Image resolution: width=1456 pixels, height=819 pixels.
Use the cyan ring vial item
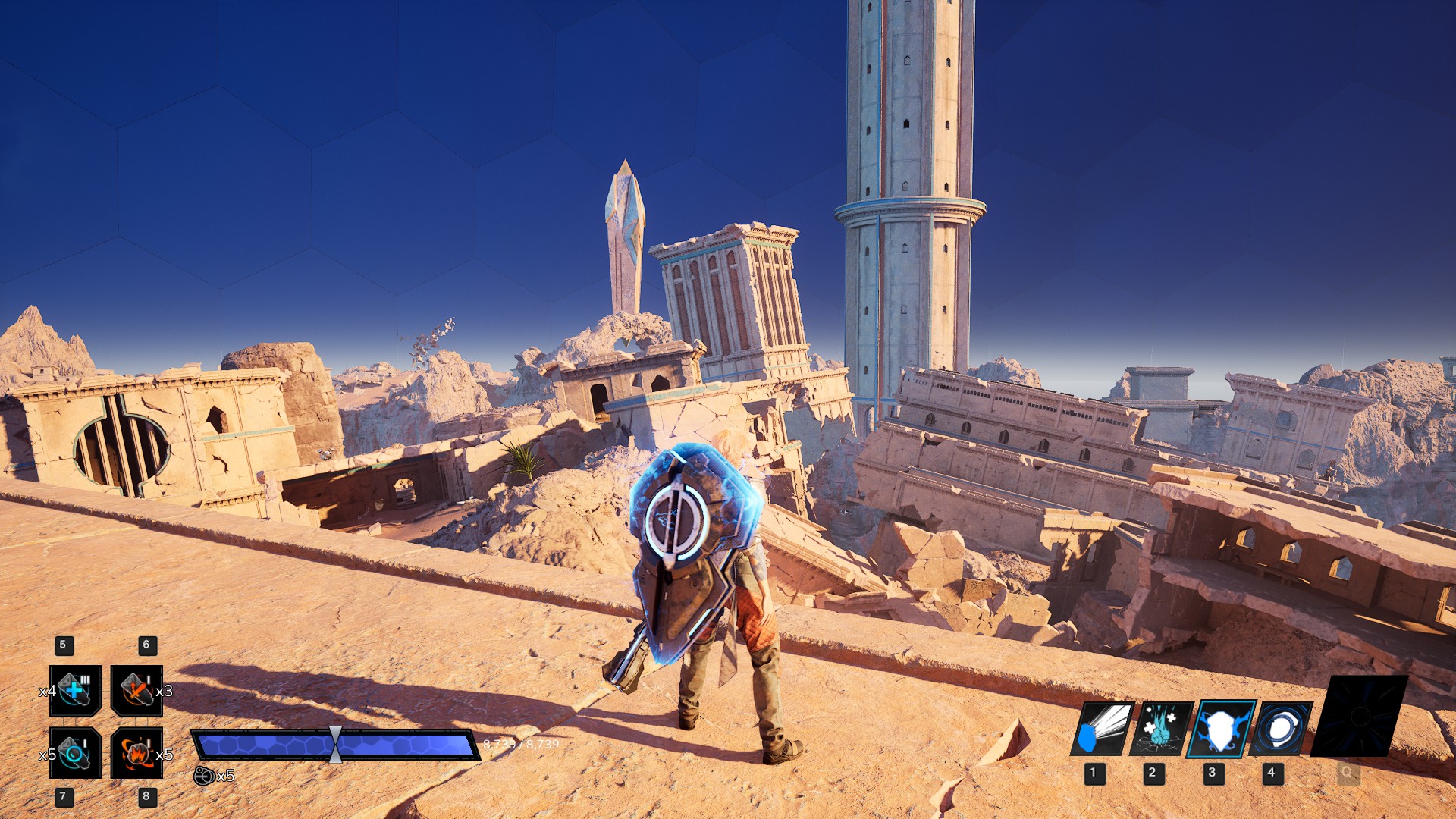(x=75, y=752)
